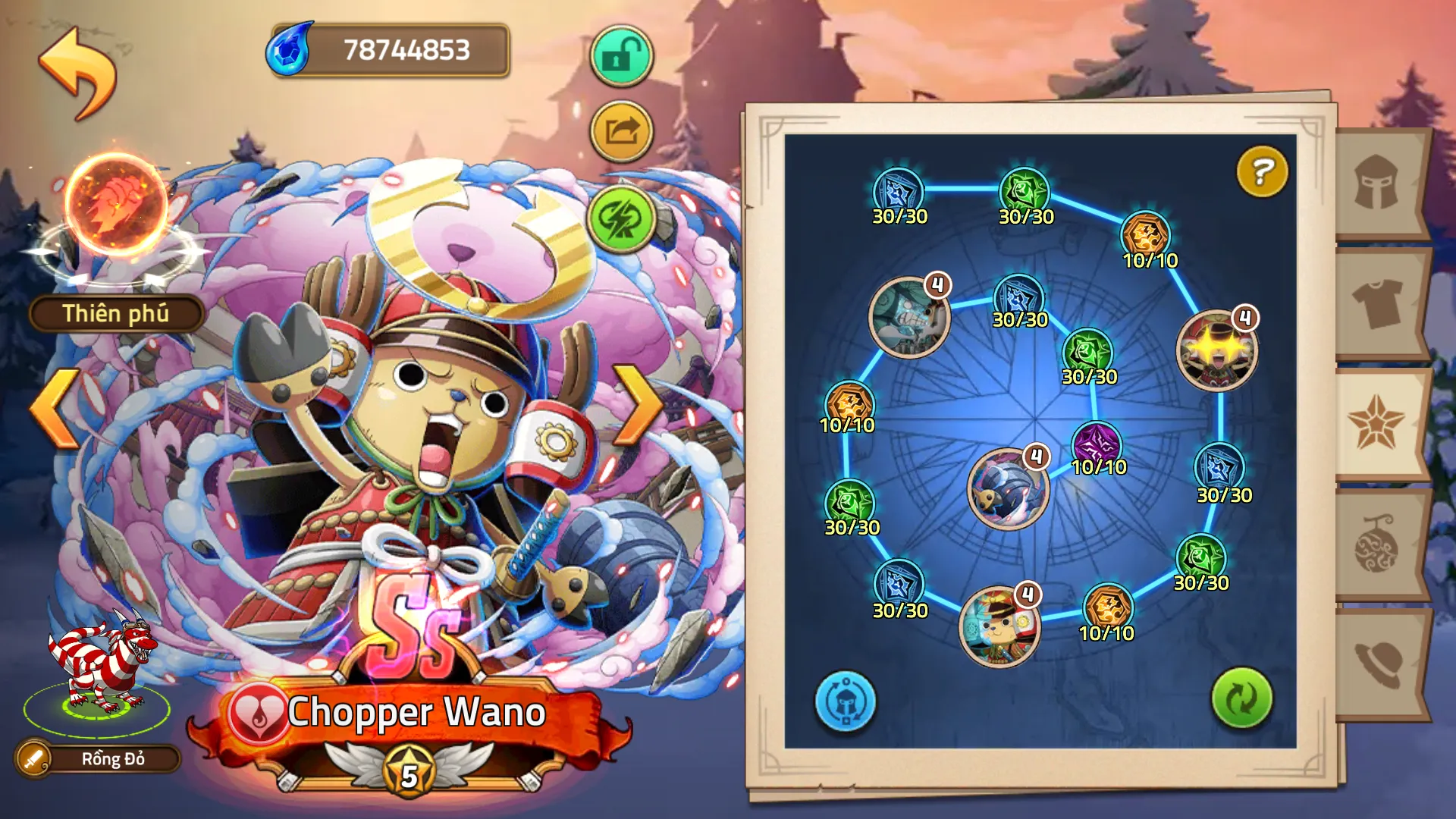Select the glowing-eyes portrait skill node
The image size is (1456, 819).
1216,350
